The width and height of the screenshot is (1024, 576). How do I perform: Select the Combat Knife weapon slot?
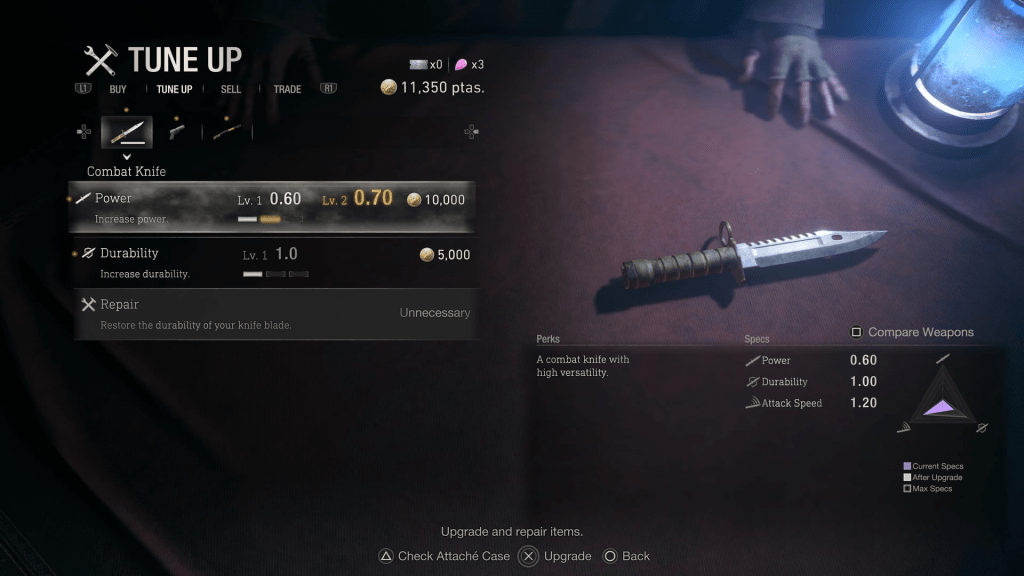coord(127,131)
